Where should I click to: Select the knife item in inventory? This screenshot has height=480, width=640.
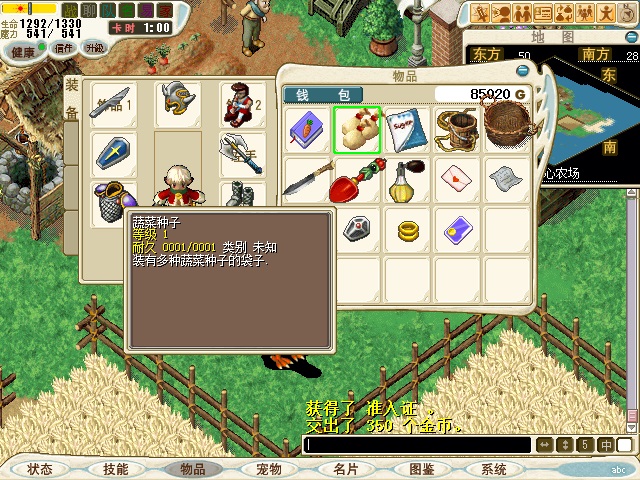coord(307,180)
